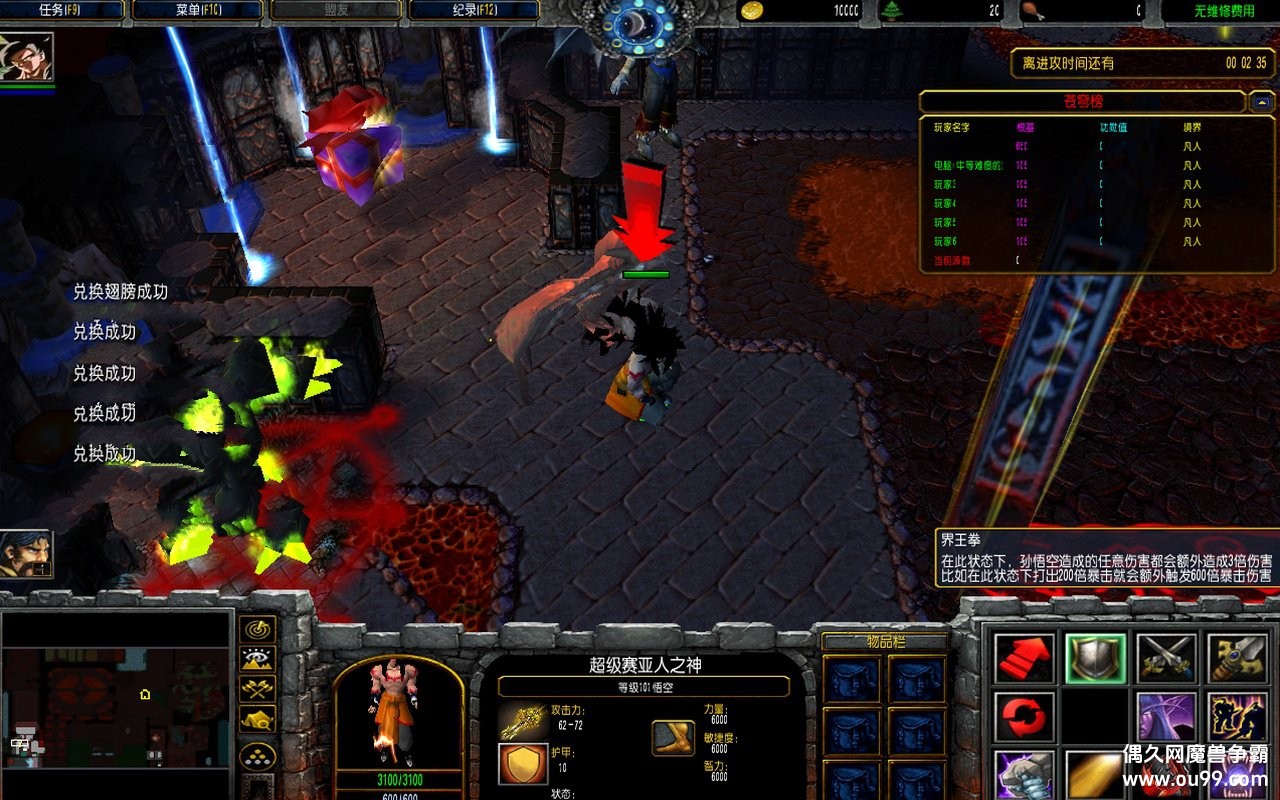Open the 菜单 (F10) main menu
This screenshot has width=1280, height=800.
point(197,10)
